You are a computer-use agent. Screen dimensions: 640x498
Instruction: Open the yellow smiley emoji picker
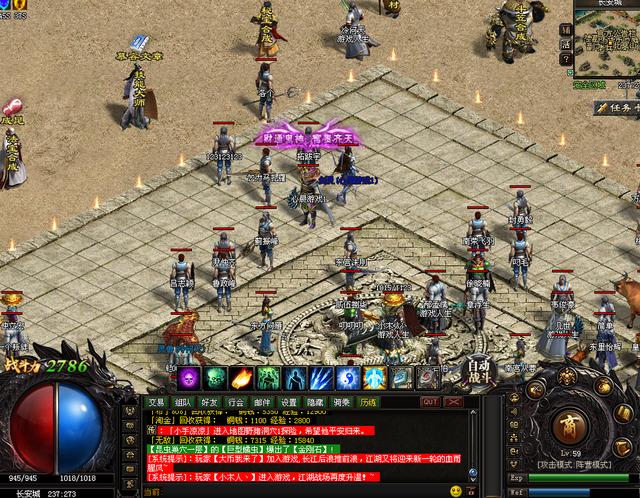point(456,491)
